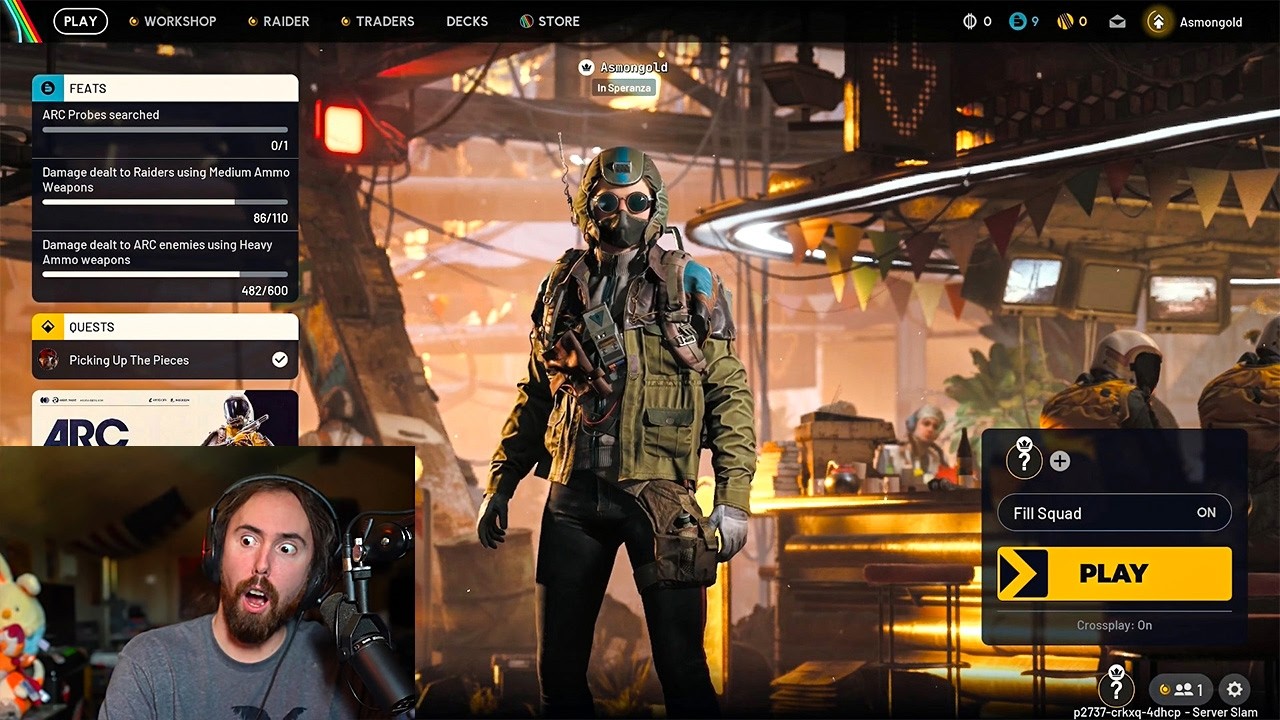Open the ARC promotional banner

click(x=165, y=419)
